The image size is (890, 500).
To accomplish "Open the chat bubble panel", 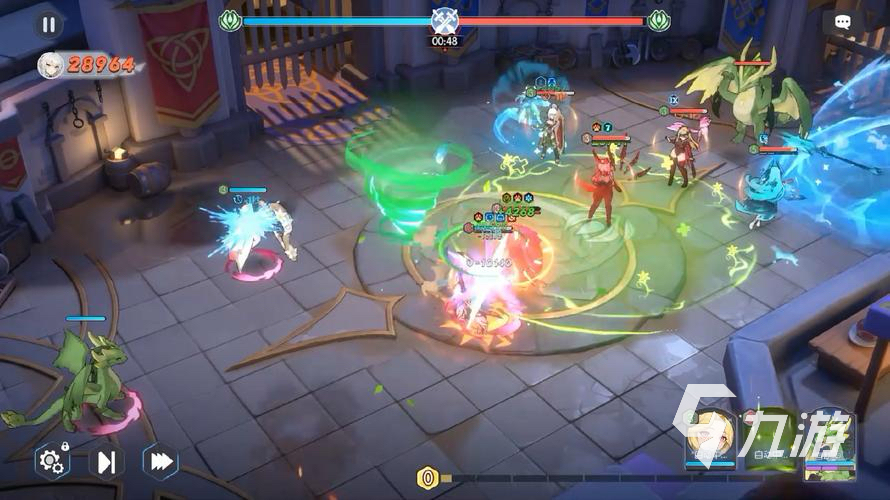I will coord(843,22).
